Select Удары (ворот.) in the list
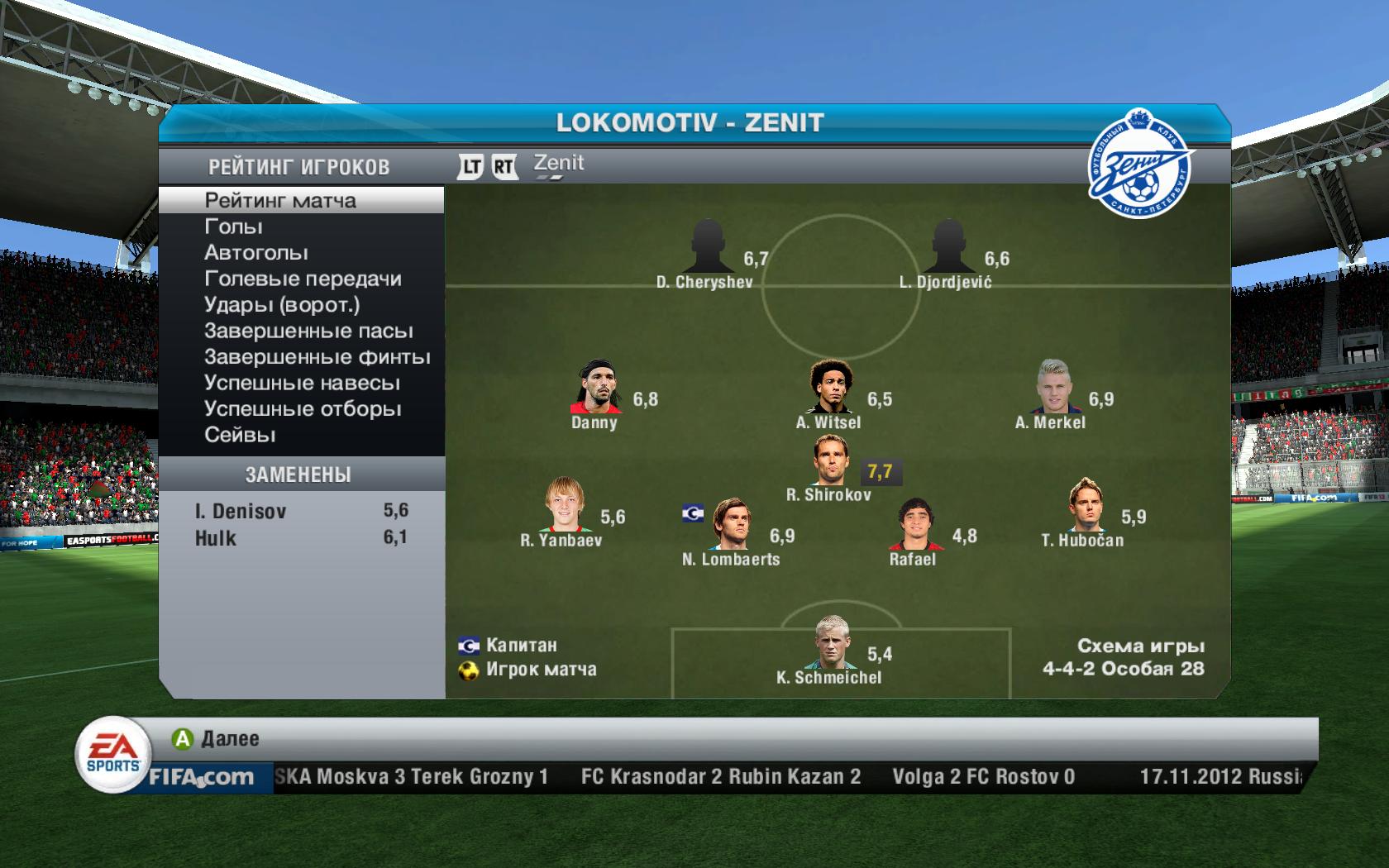 [282, 305]
